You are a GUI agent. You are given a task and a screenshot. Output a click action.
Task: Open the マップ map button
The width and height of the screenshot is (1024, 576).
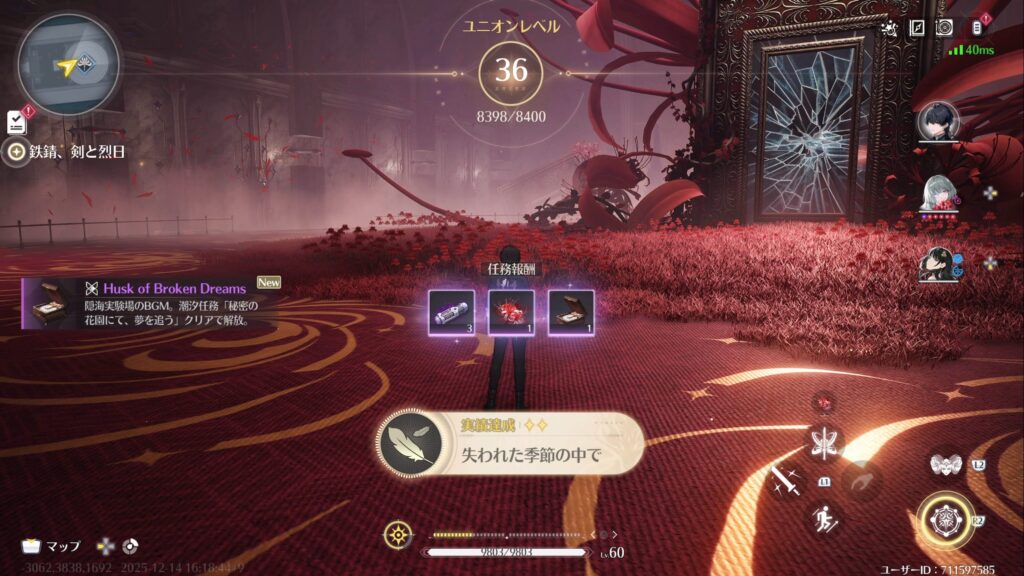pyautogui.click(x=52, y=546)
